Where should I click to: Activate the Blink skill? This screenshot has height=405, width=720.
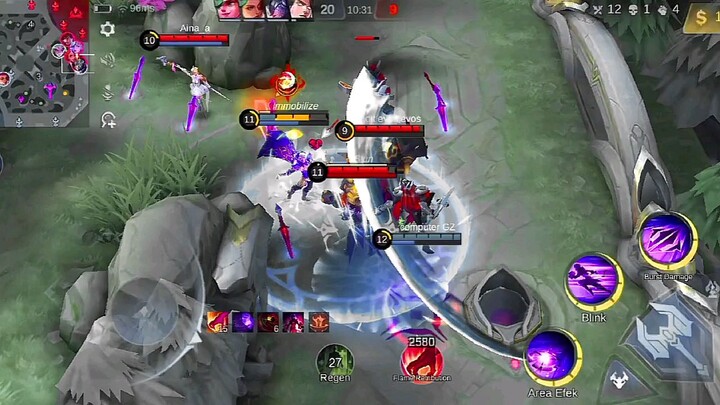(594, 280)
